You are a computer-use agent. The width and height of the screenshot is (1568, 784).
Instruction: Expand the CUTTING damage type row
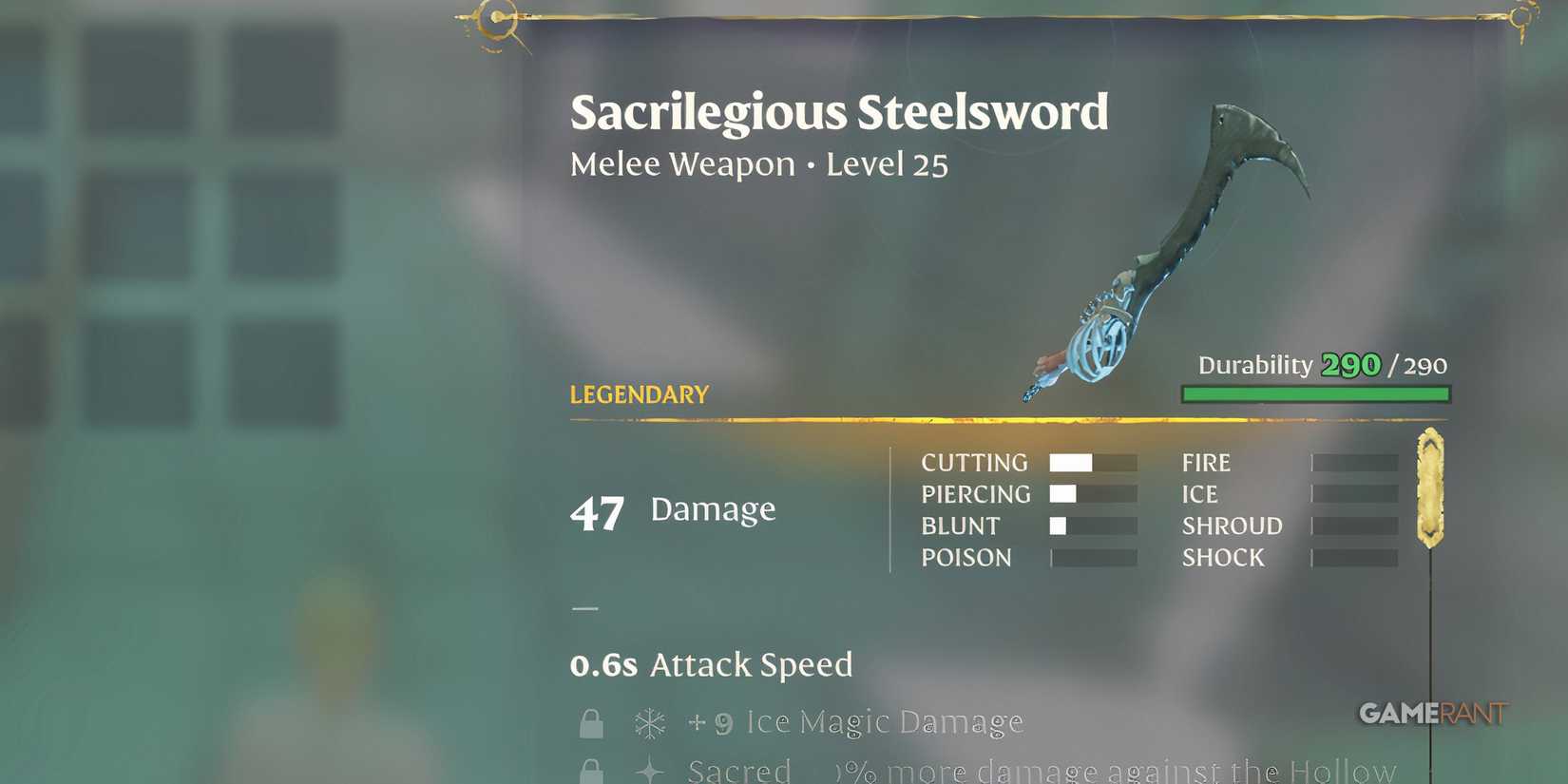[x=975, y=463]
